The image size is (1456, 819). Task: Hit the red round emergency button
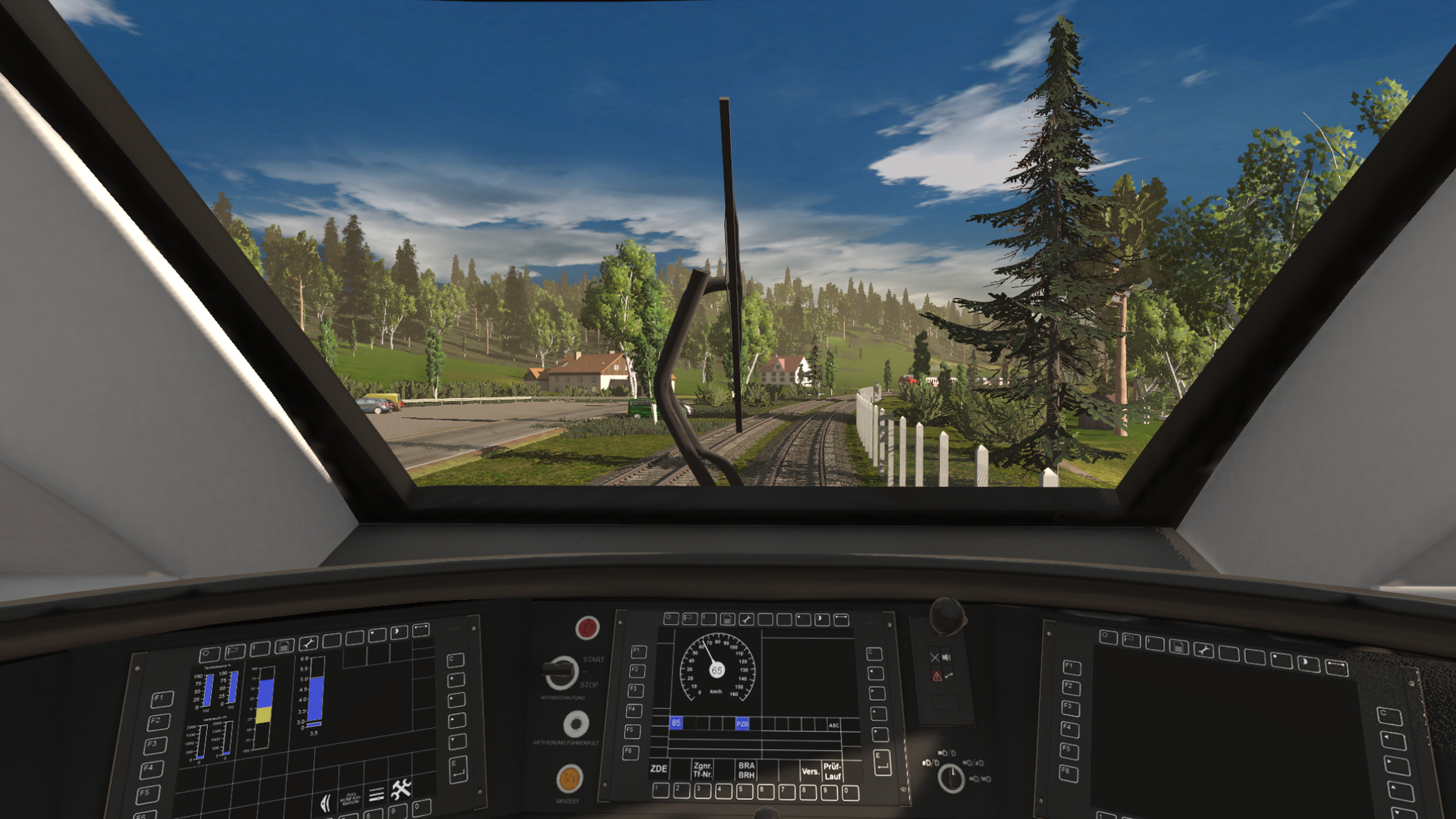click(x=587, y=628)
